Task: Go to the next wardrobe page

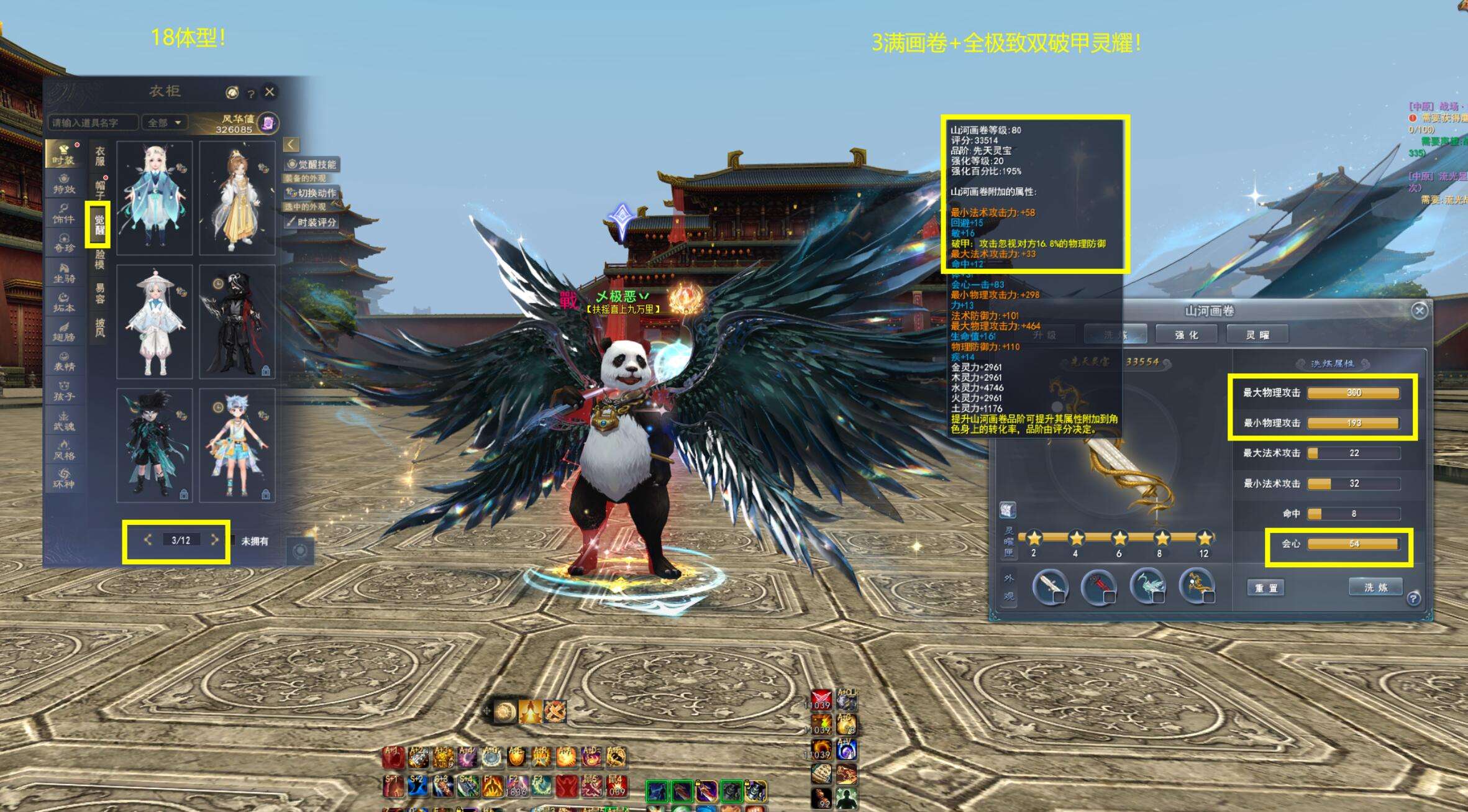Action: (x=215, y=540)
